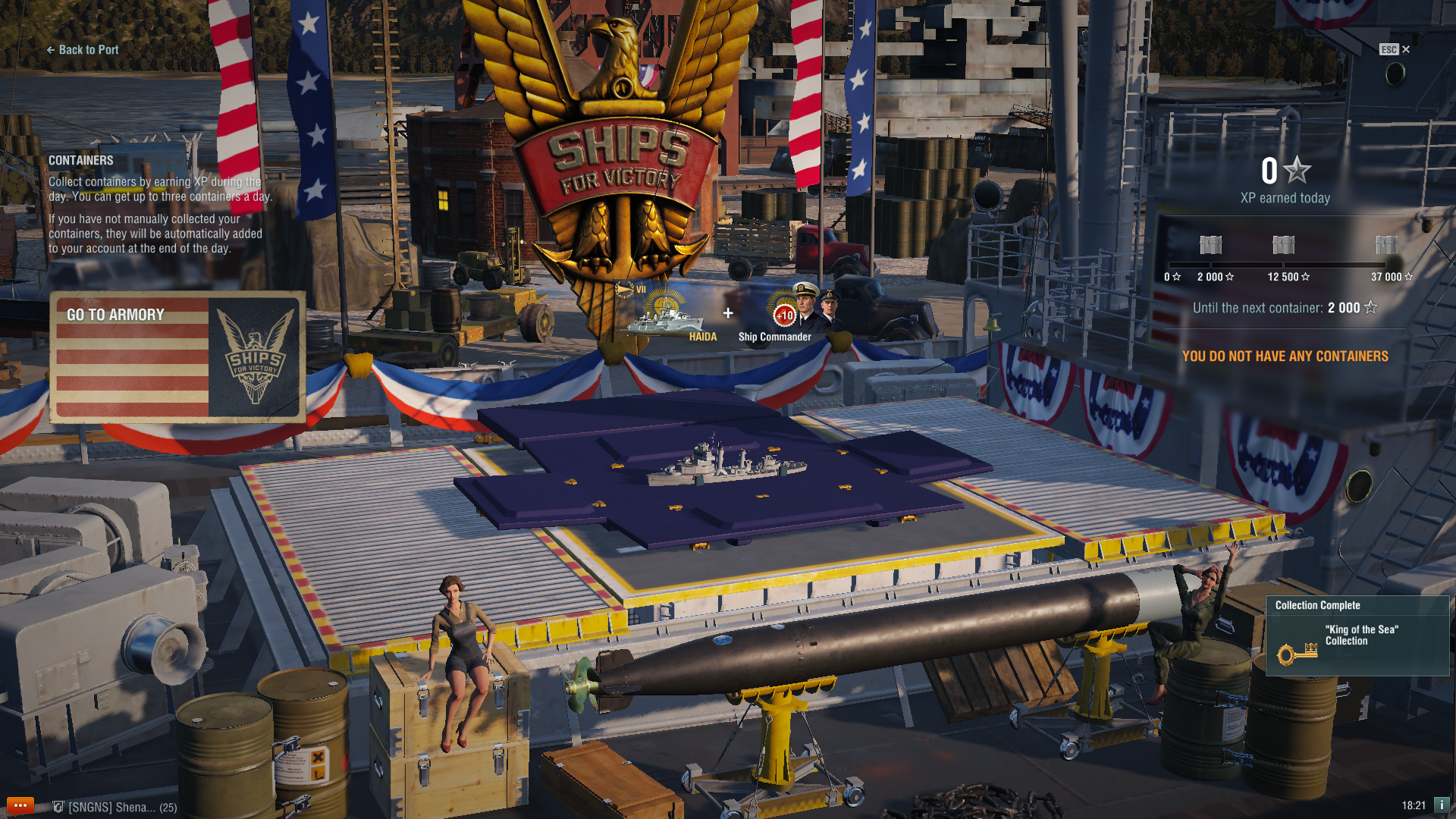Inspect the Ship Commander reward portrait
The height and width of the screenshot is (819, 1456).
[810, 306]
